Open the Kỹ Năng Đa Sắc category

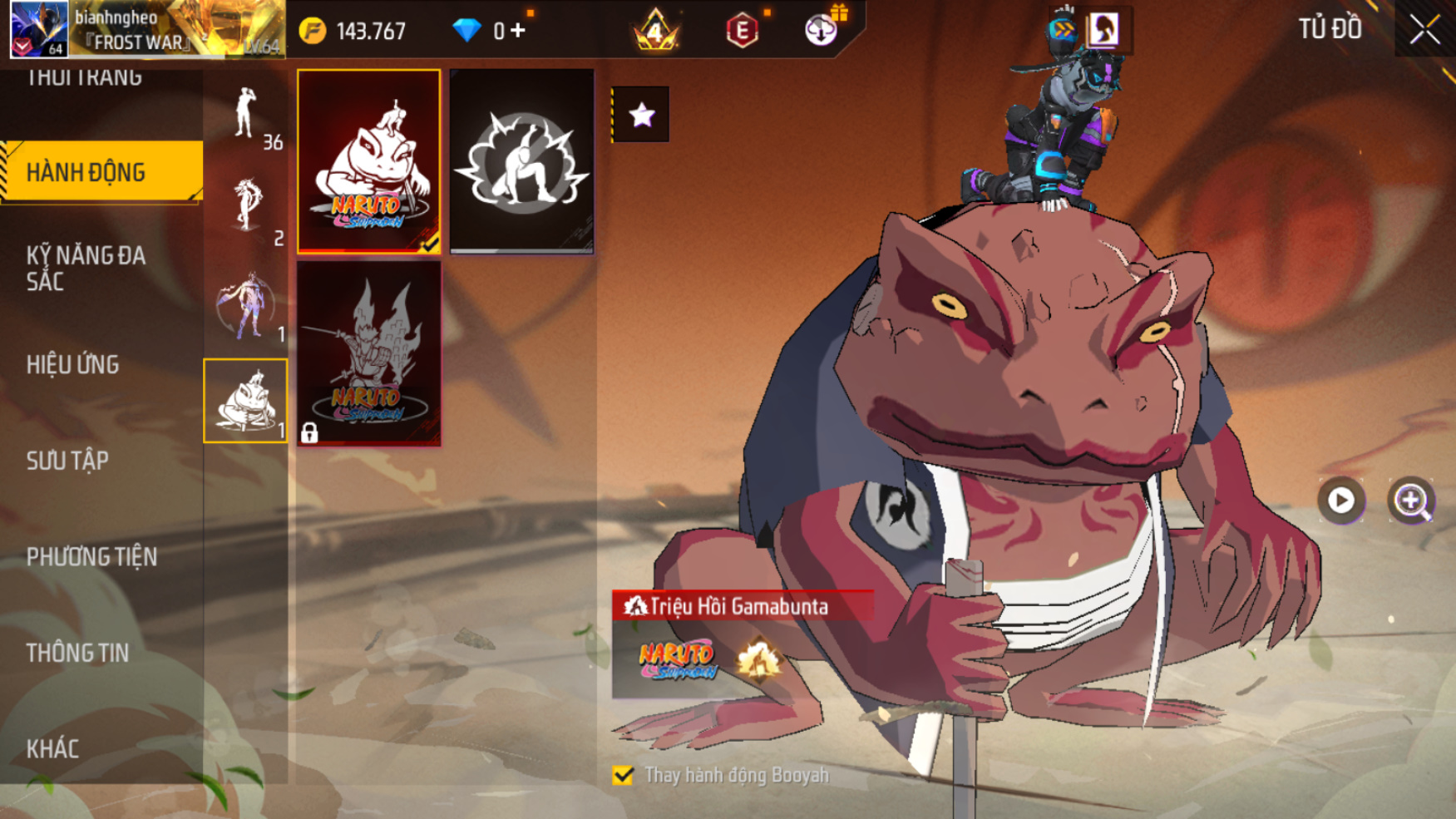point(86,268)
